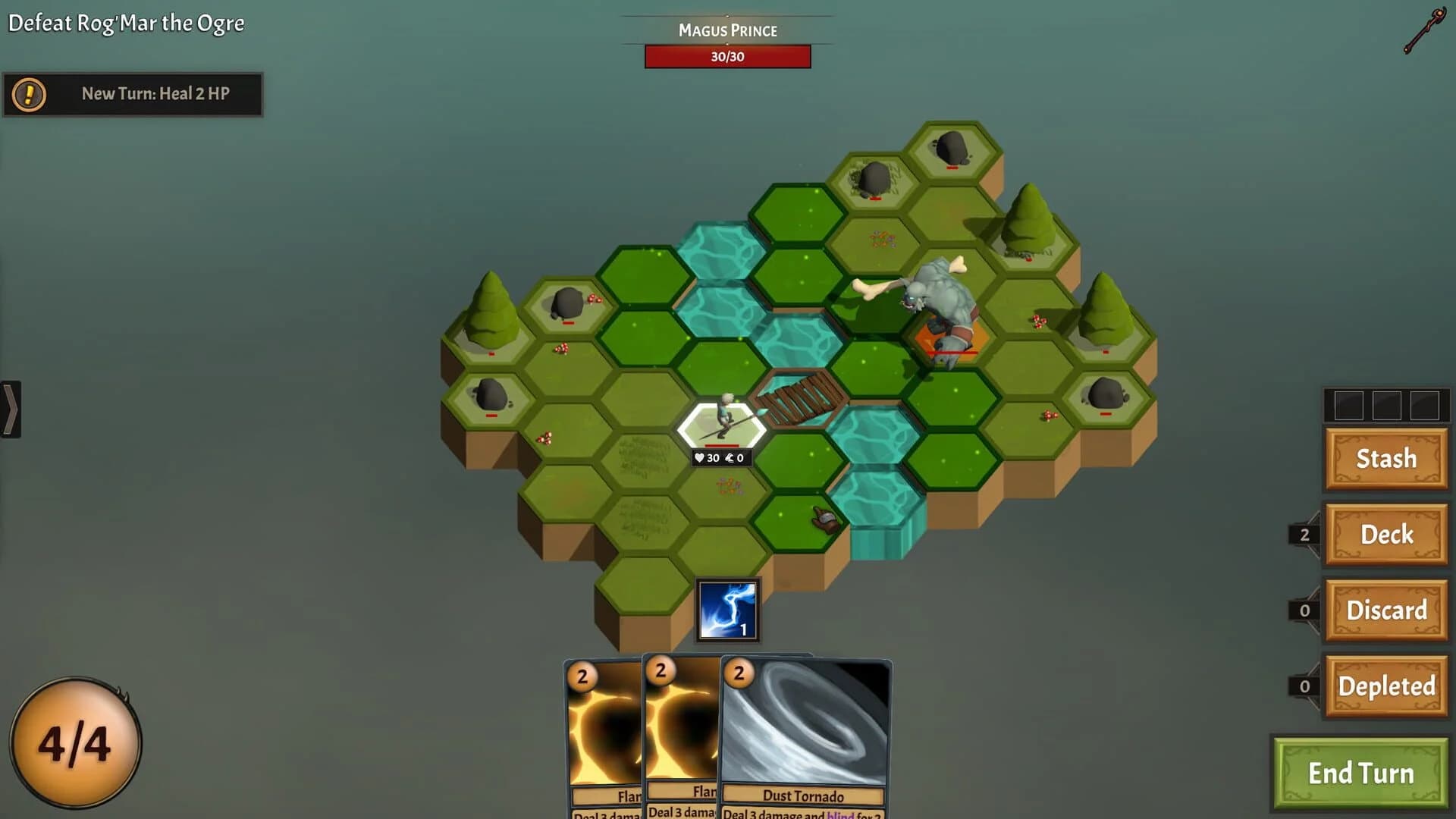
Task: Click Magus Prince's red health bar
Action: coord(727,57)
